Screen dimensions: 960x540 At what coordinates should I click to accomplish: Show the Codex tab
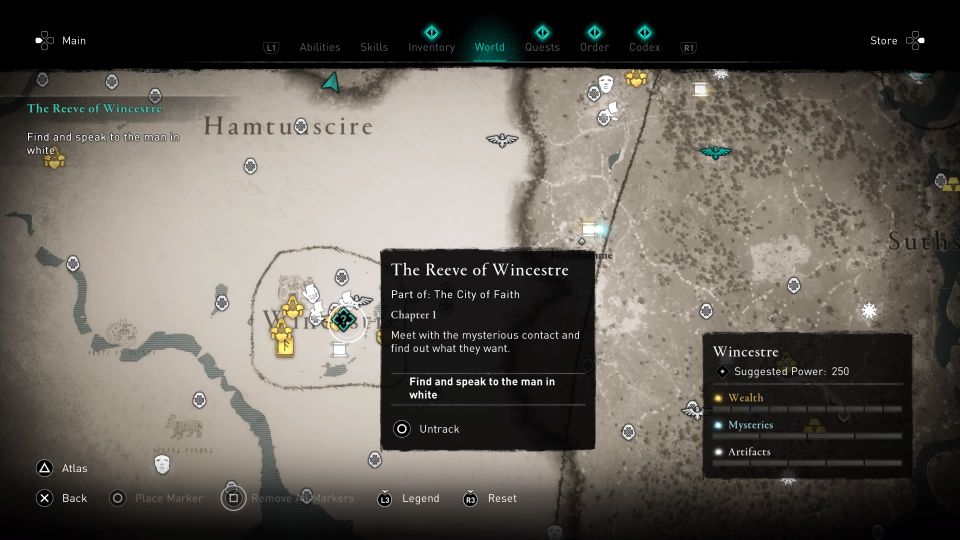(x=645, y=47)
